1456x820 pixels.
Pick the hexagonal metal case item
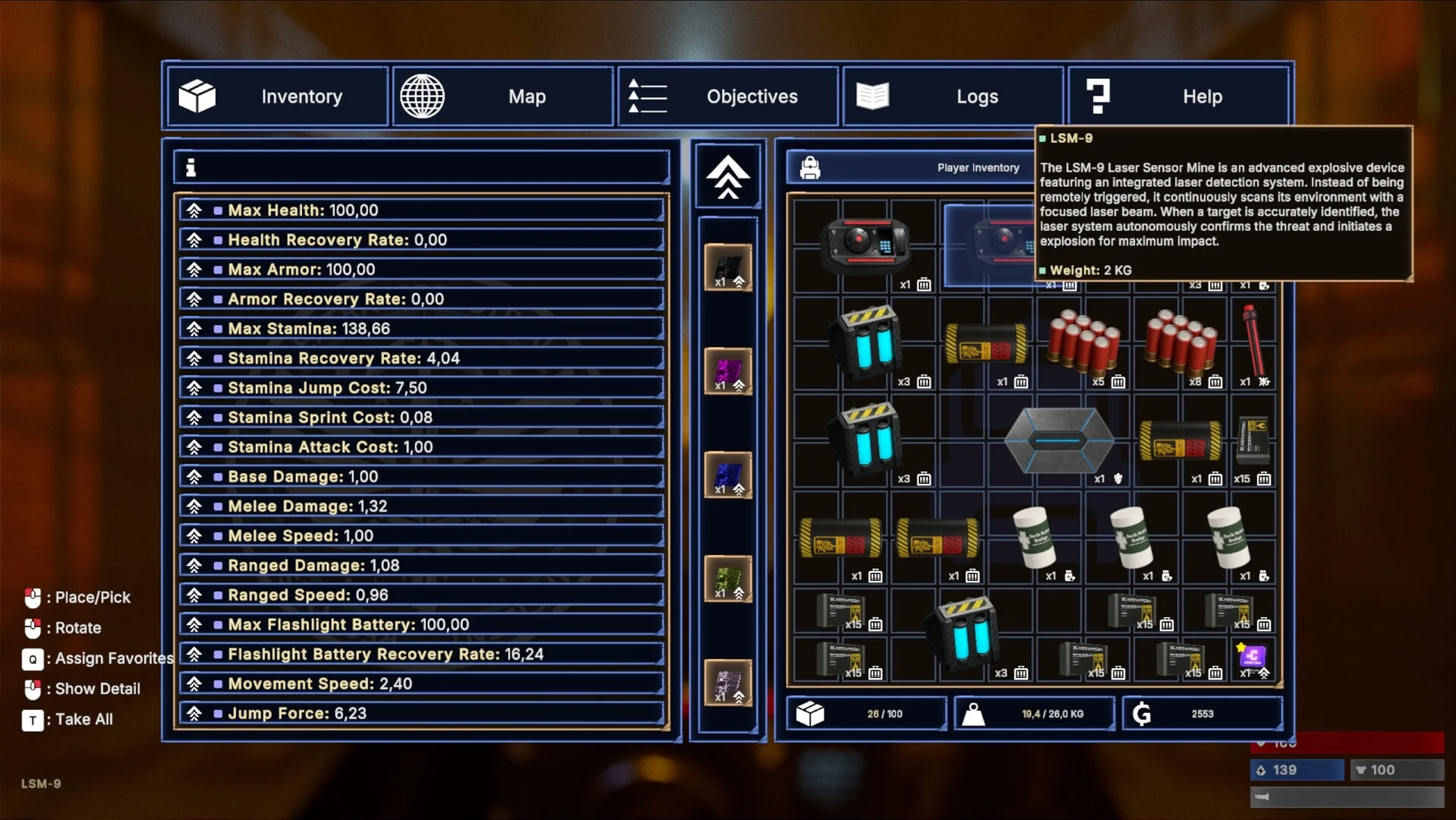pyautogui.click(x=1059, y=440)
